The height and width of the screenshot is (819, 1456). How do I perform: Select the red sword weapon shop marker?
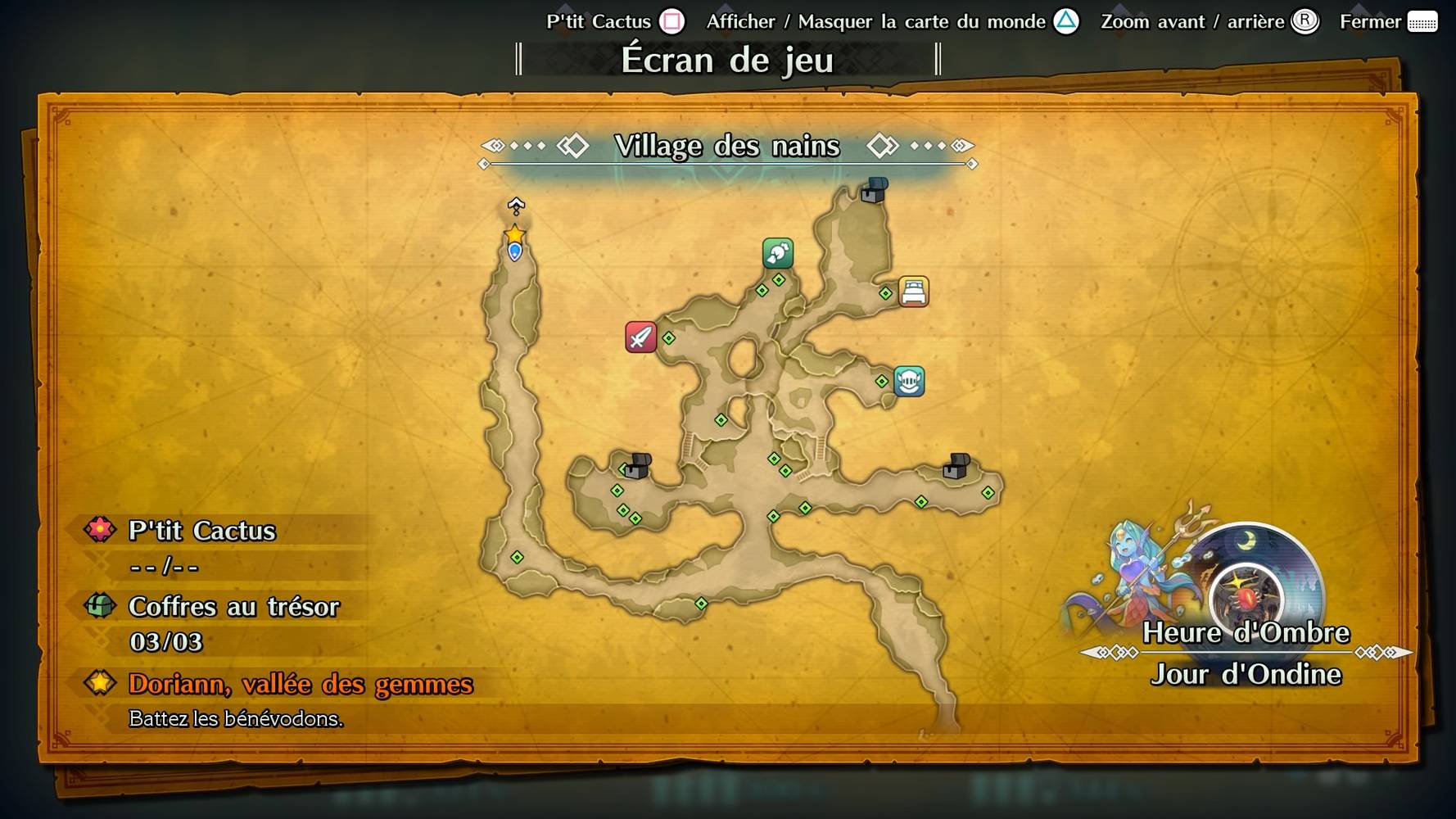(640, 337)
